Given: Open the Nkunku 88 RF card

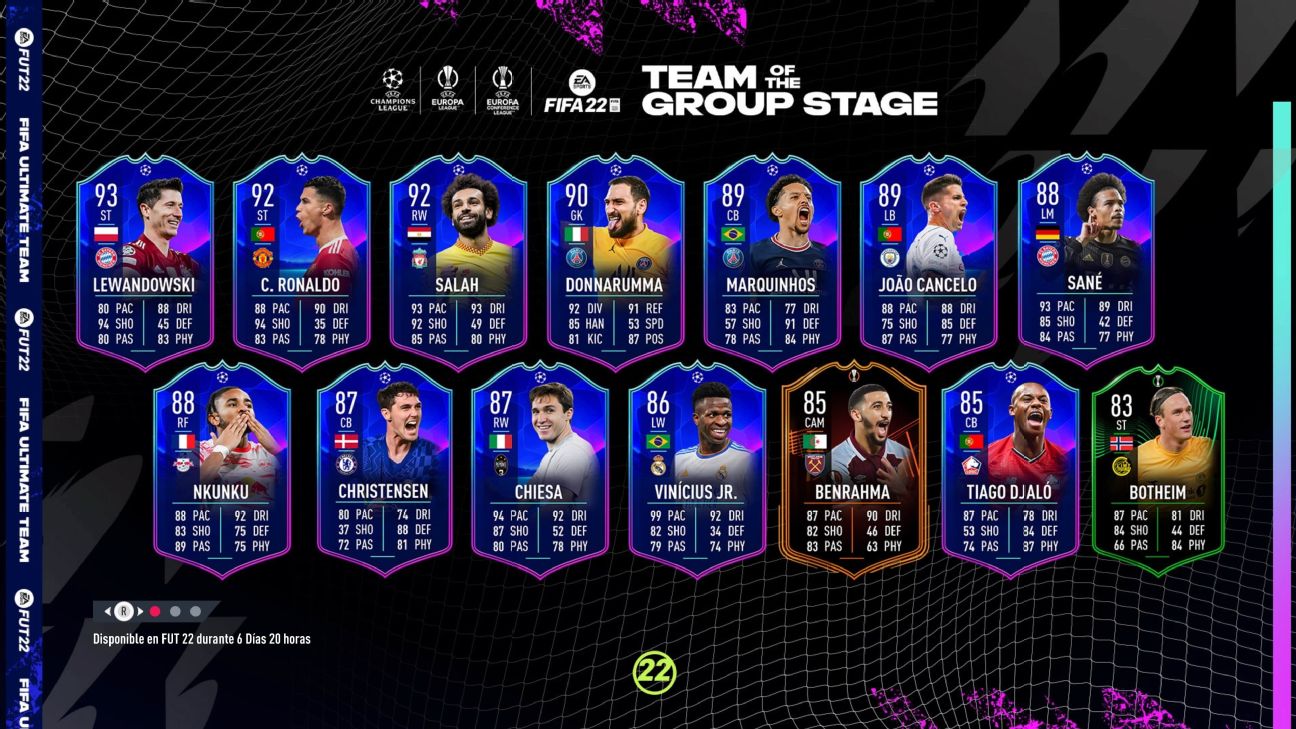Looking at the screenshot, I should [x=222, y=470].
